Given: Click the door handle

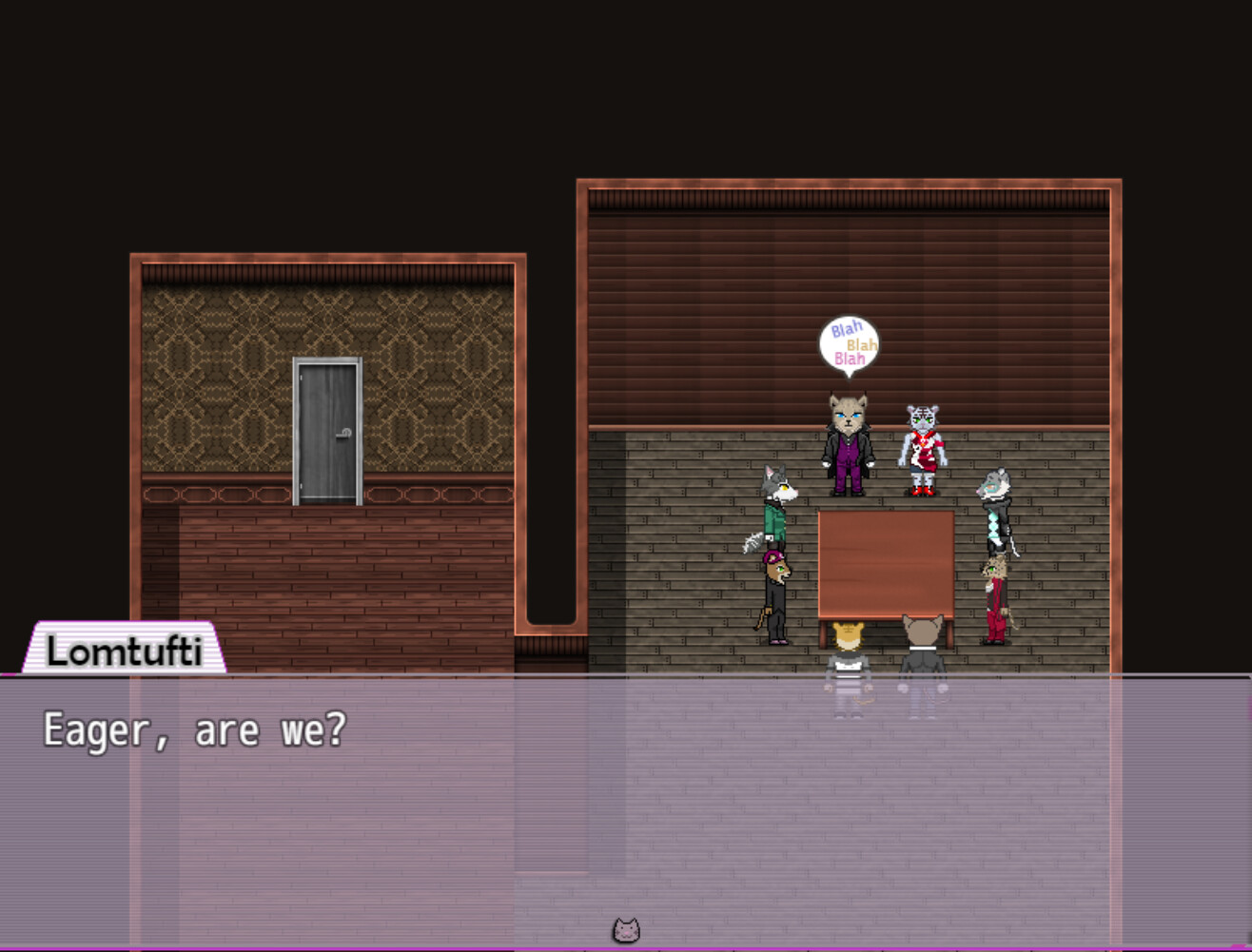Looking at the screenshot, I should (x=344, y=435).
